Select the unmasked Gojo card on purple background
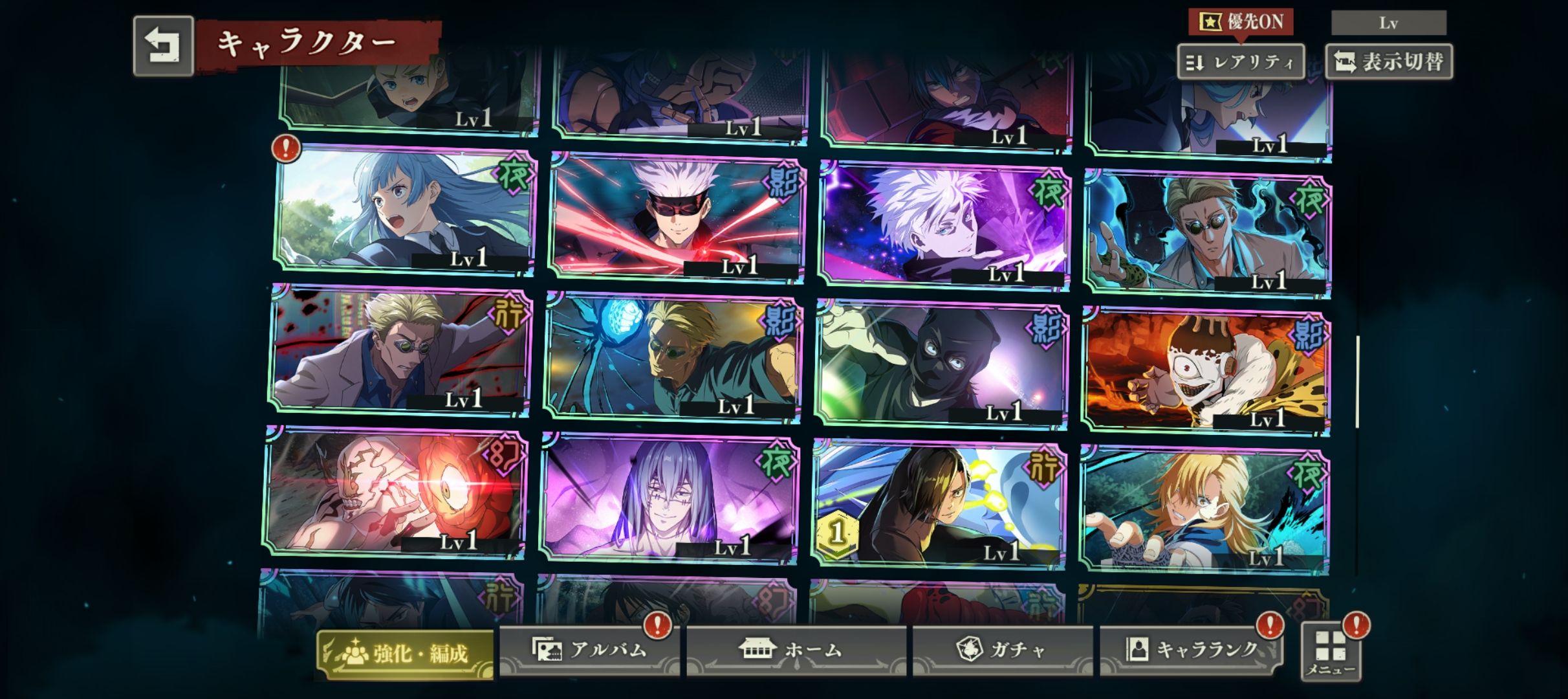 tap(944, 223)
